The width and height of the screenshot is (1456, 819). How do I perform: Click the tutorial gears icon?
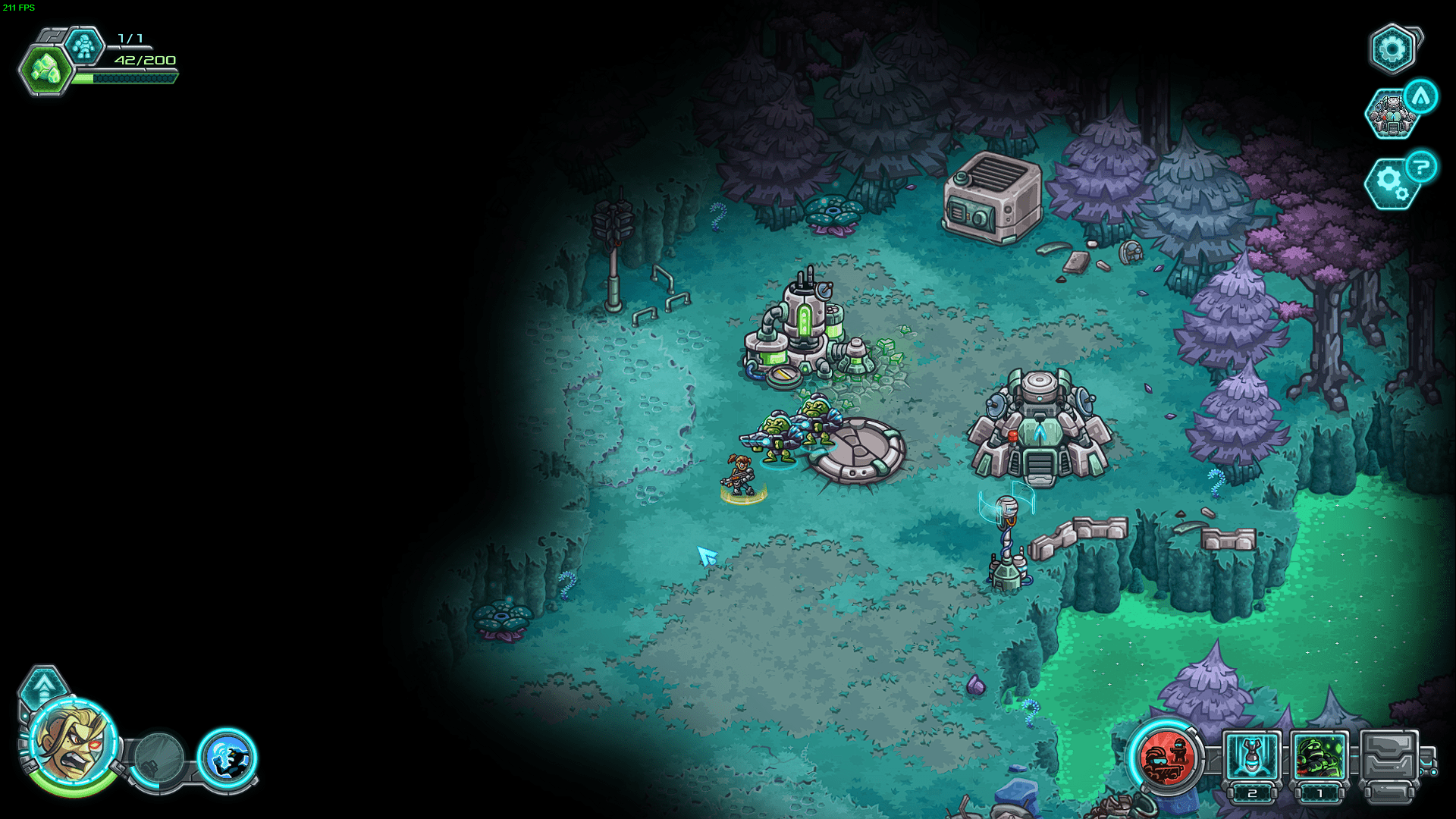pos(1390,184)
